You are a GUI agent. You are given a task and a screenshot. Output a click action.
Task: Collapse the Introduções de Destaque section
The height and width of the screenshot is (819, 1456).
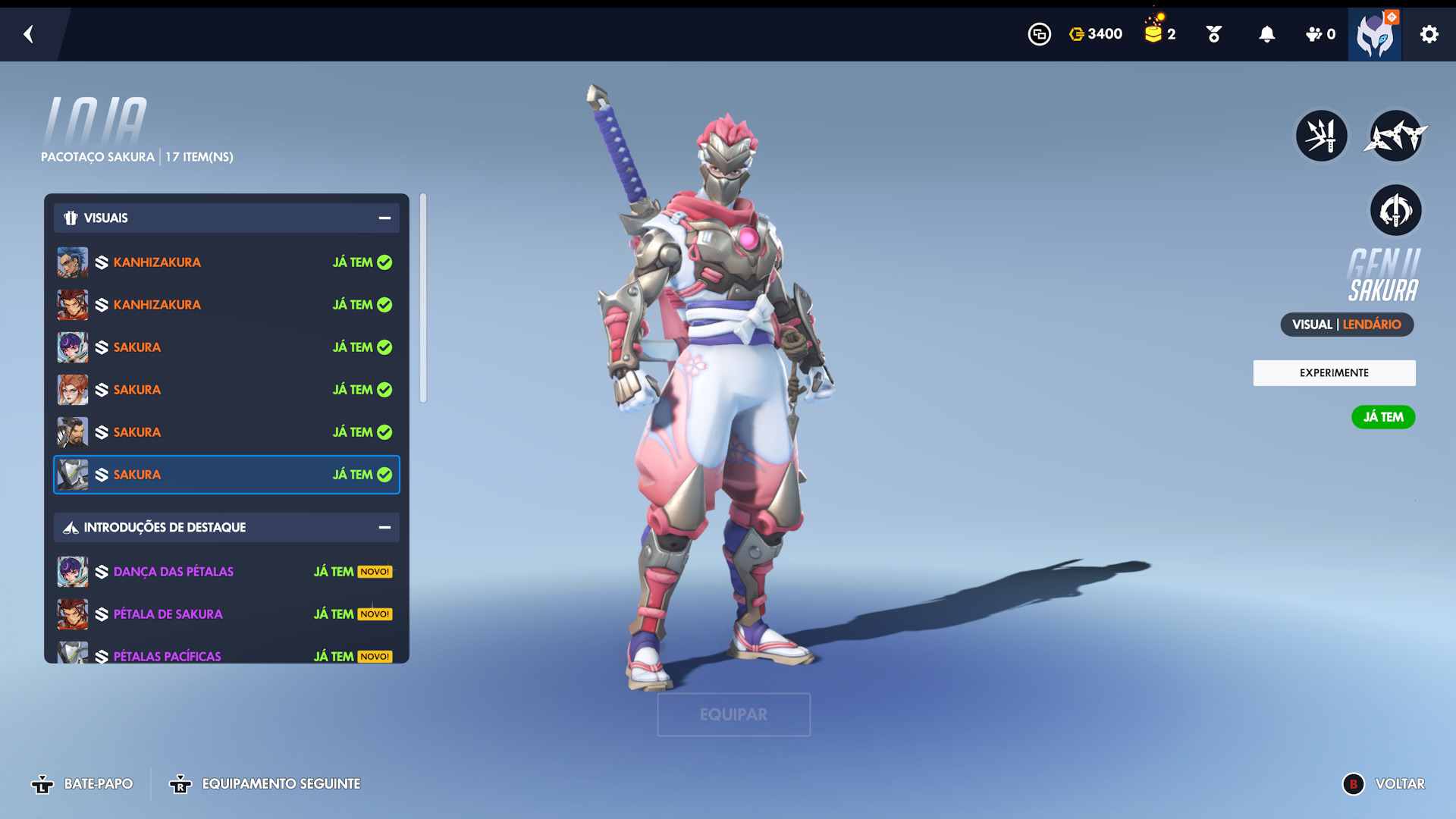click(x=384, y=528)
